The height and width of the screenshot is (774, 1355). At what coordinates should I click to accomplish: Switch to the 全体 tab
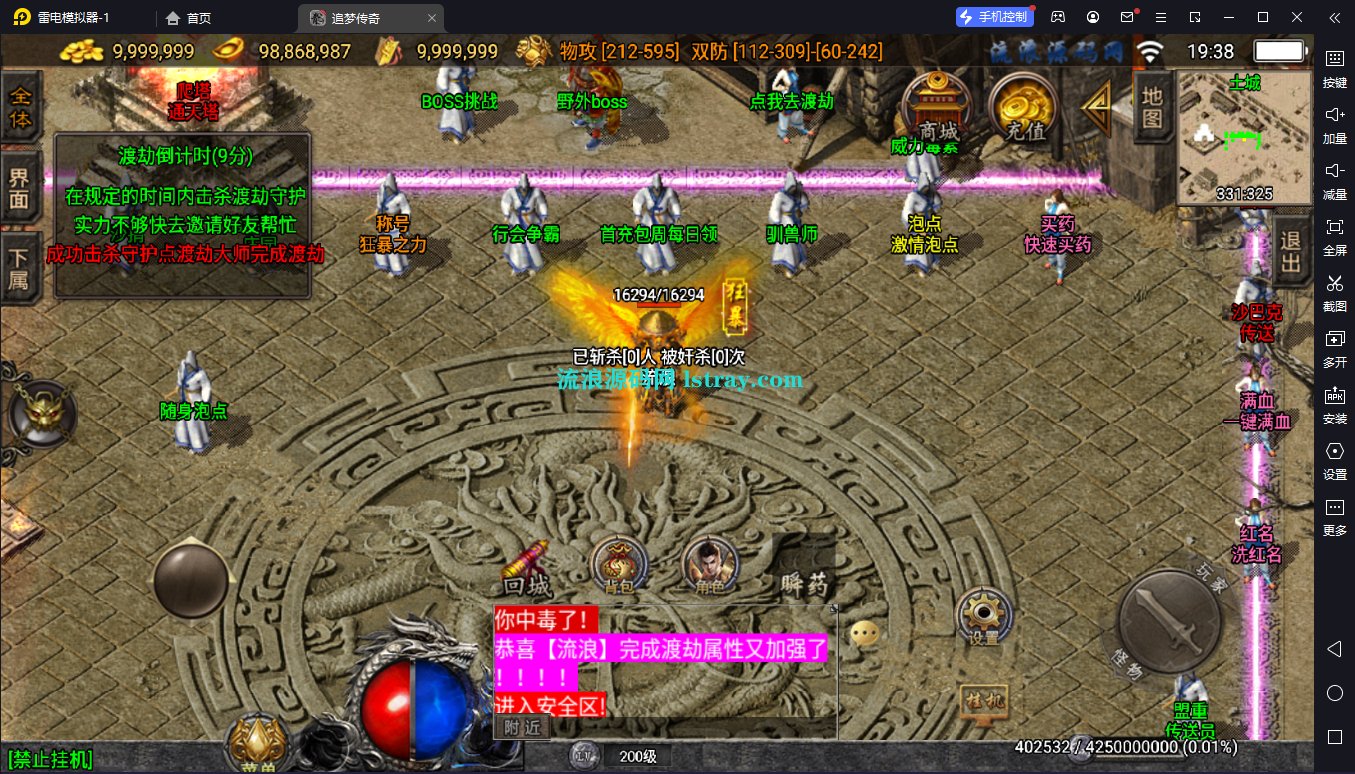pyautogui.click(x=20, y=108)
